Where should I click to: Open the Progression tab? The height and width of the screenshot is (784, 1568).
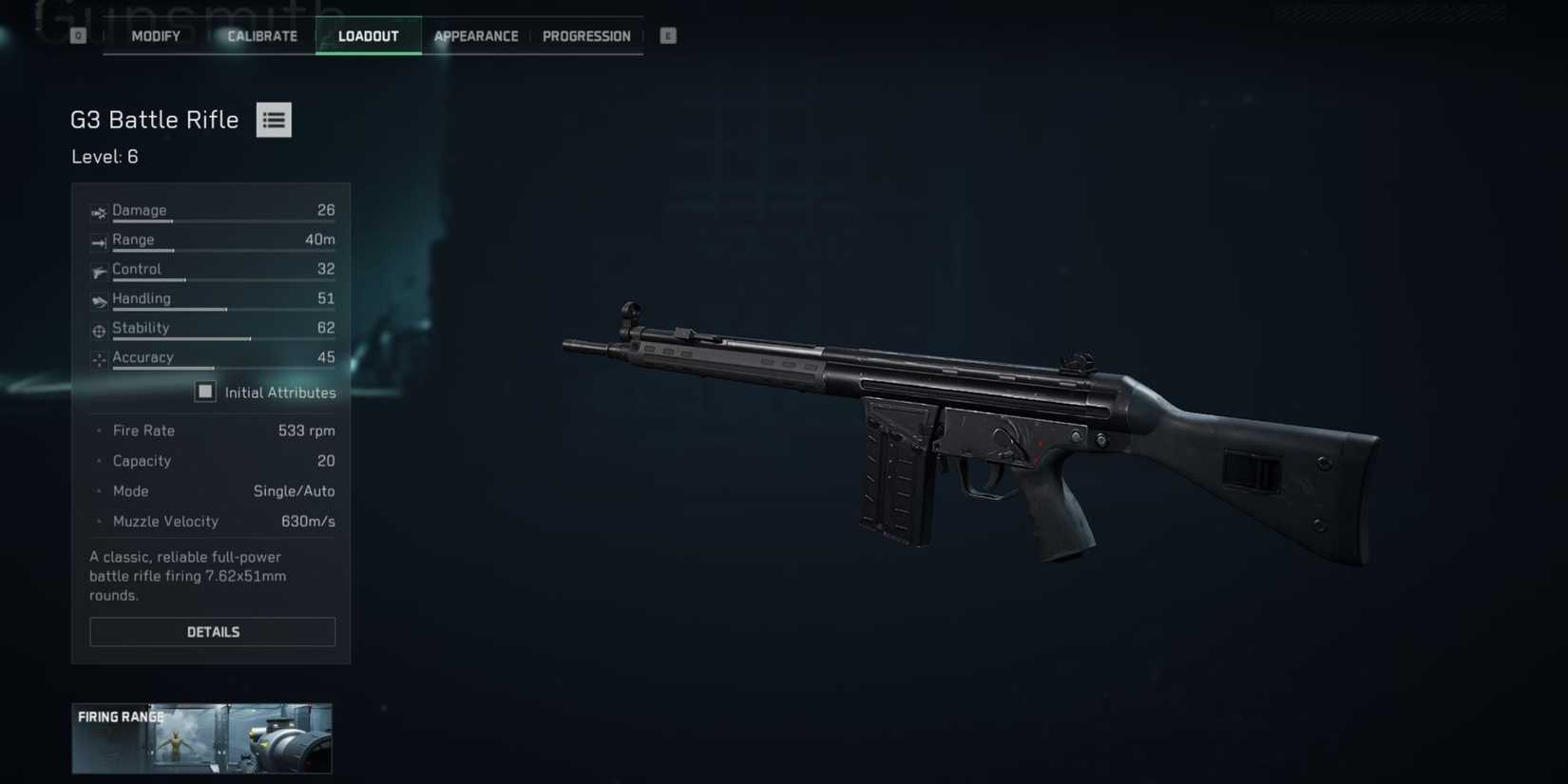(x=586, y=35)
